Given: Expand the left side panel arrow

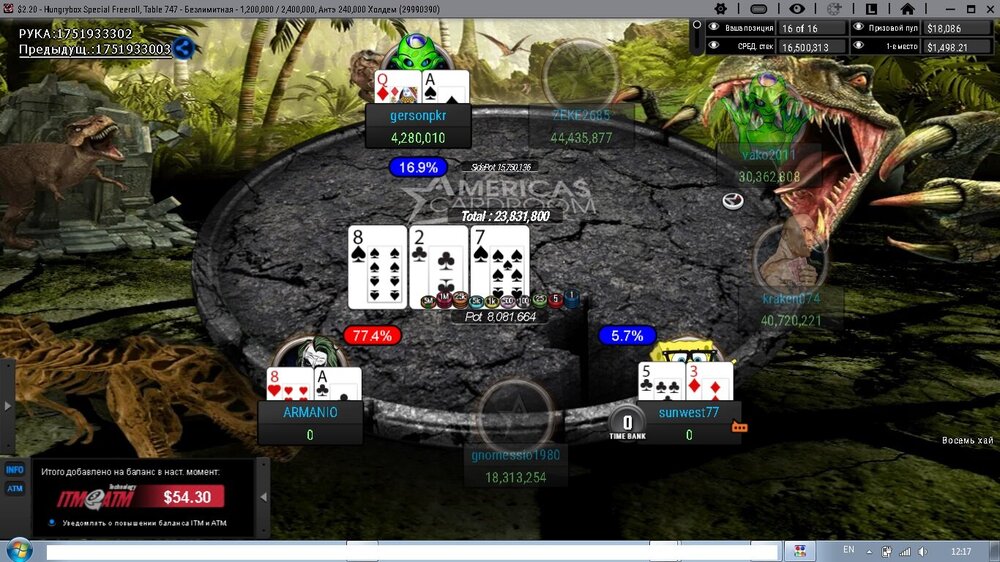Looking at the screenshot, I should [8, 406].
